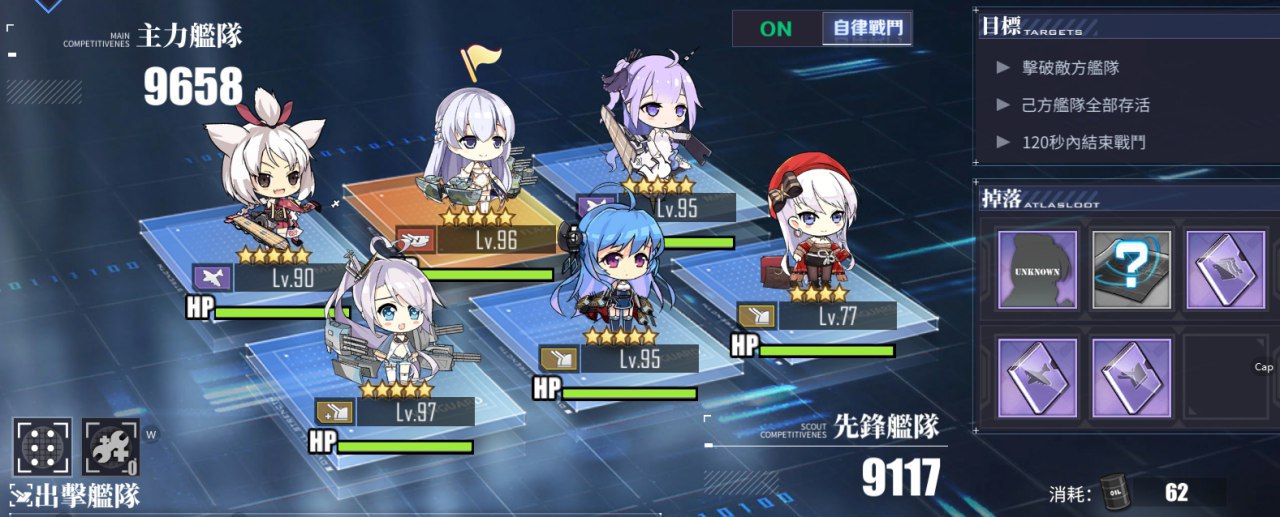Viewport: 1280px width, 517px height.
Task: Open the six-dot fleet formation icon
Action: tap(43, 447)
